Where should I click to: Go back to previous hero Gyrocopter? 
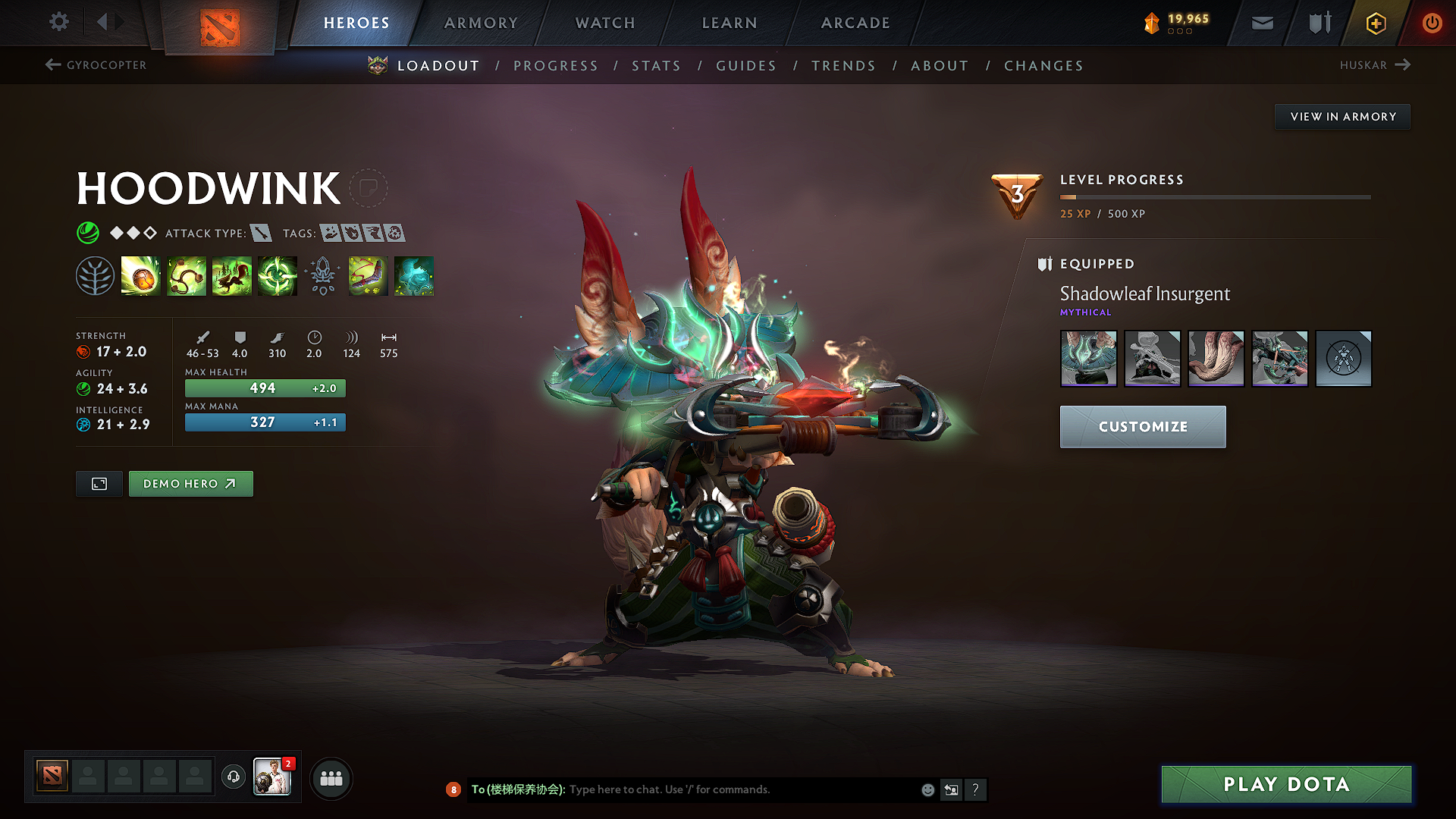coord(96,65)
